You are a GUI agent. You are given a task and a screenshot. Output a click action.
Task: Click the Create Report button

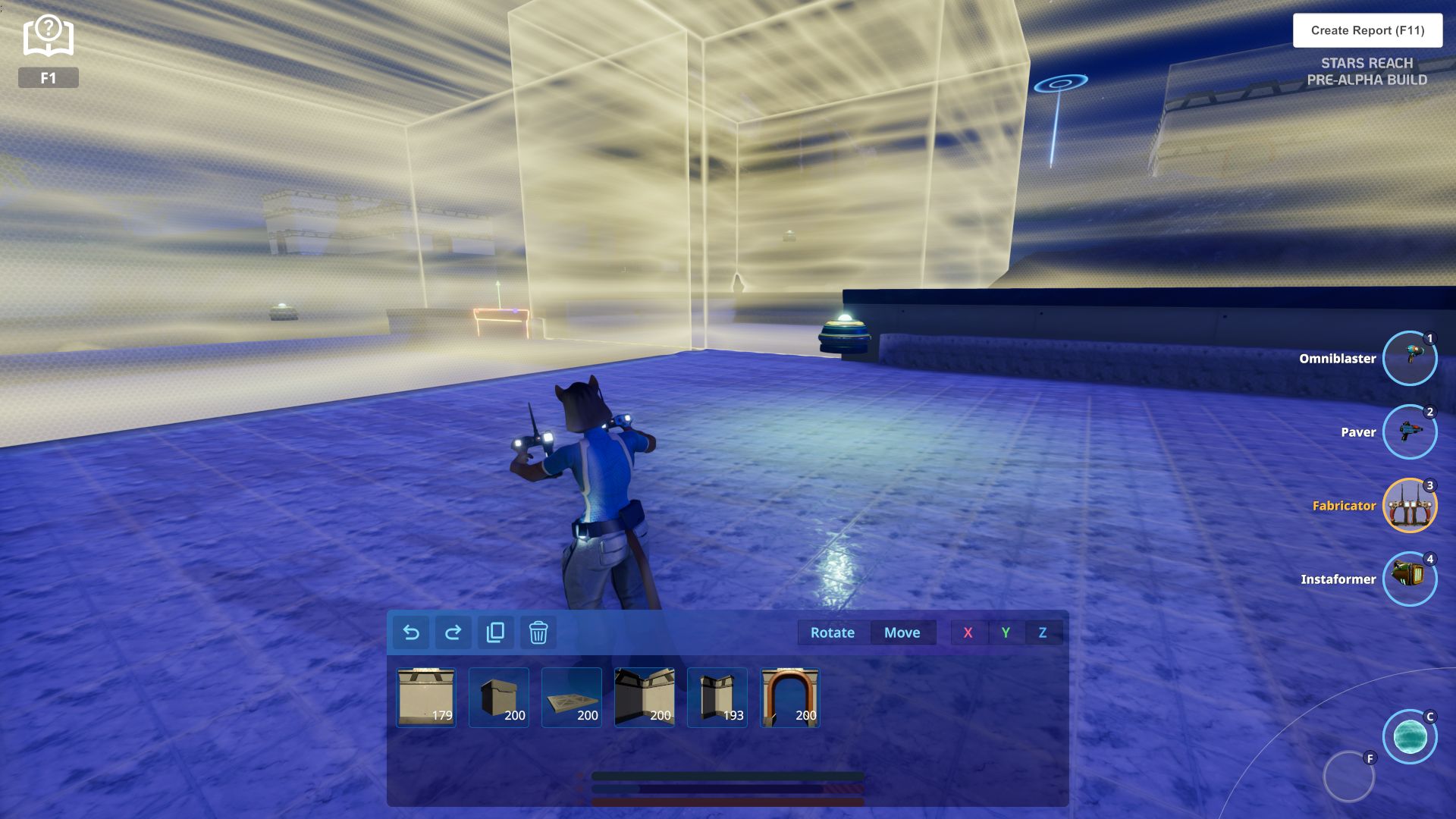tap(1367, 30)
